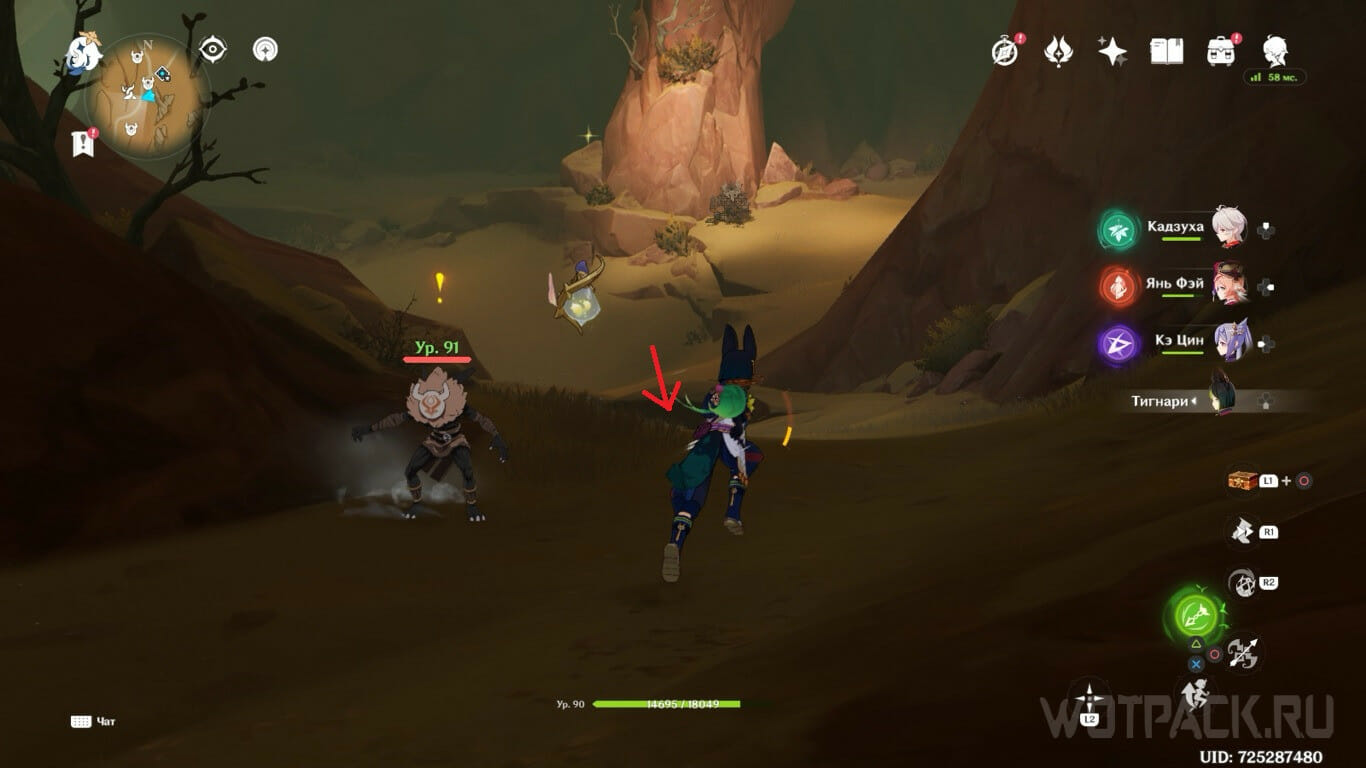
Task: Open the character profile icon
Action: click(x=1275, y=50)
